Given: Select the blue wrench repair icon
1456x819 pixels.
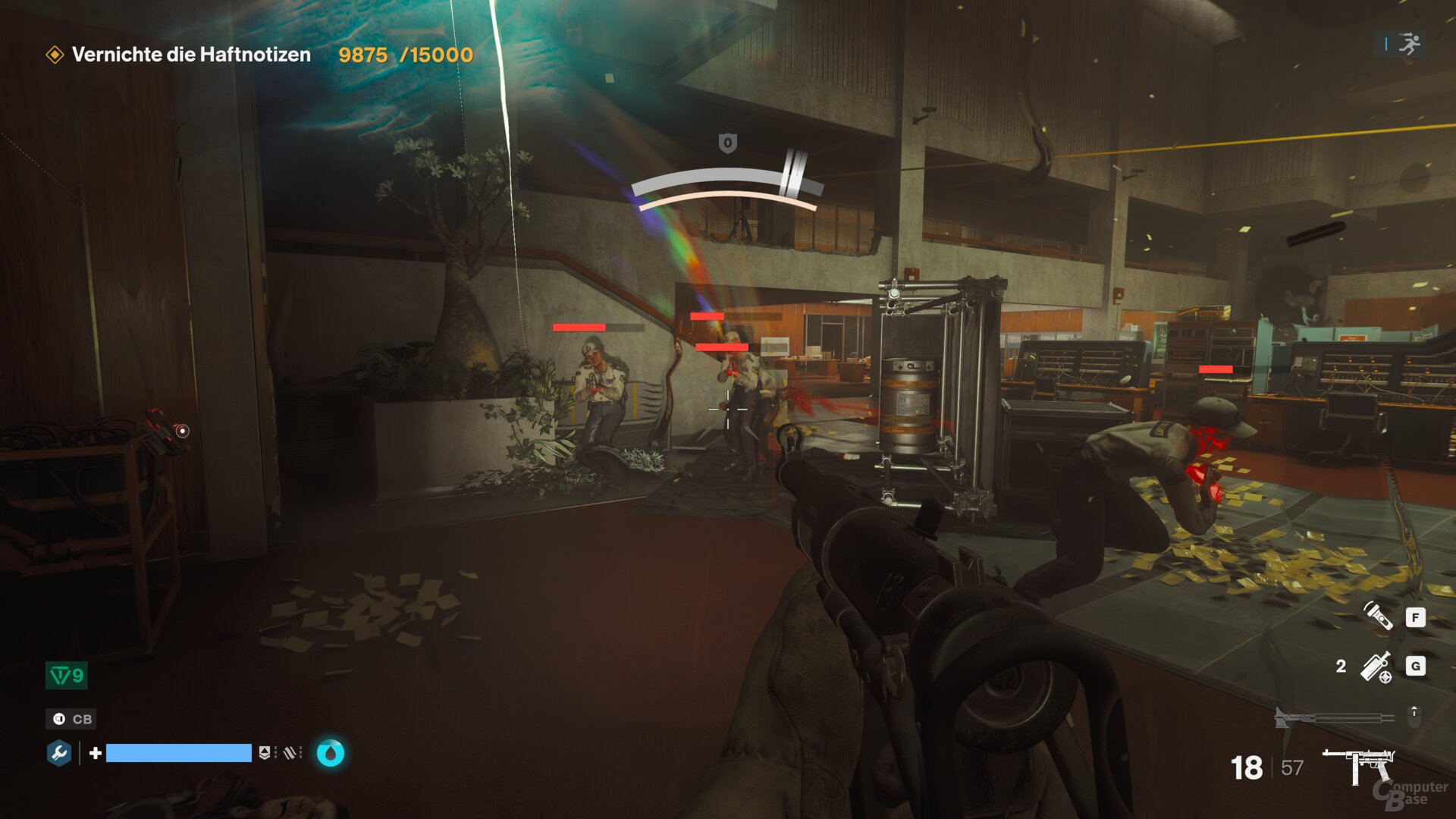Looking at the screenshot, I should 61,754.
